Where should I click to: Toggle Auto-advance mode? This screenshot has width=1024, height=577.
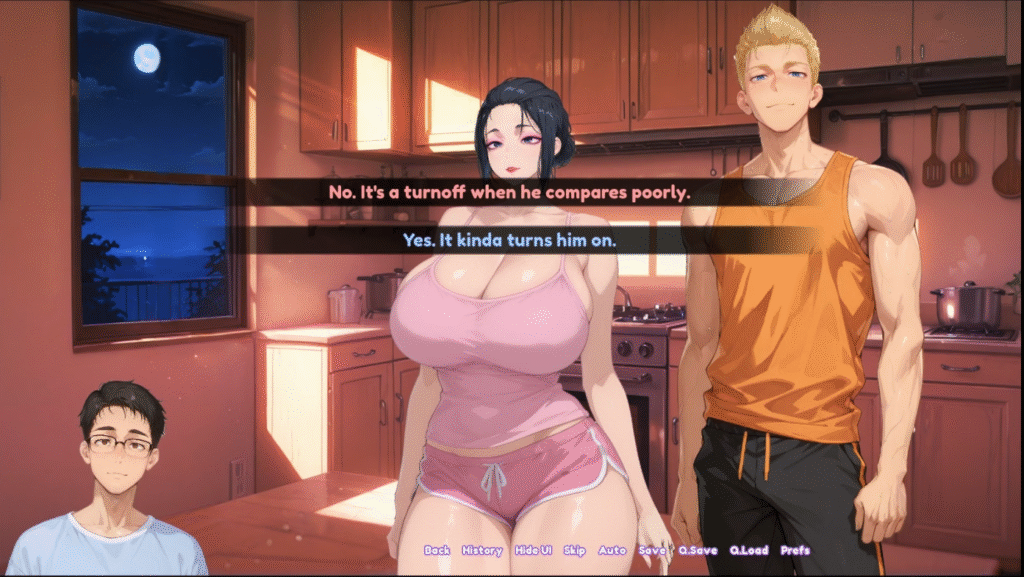pyautogui.click(x=612, y=550)
